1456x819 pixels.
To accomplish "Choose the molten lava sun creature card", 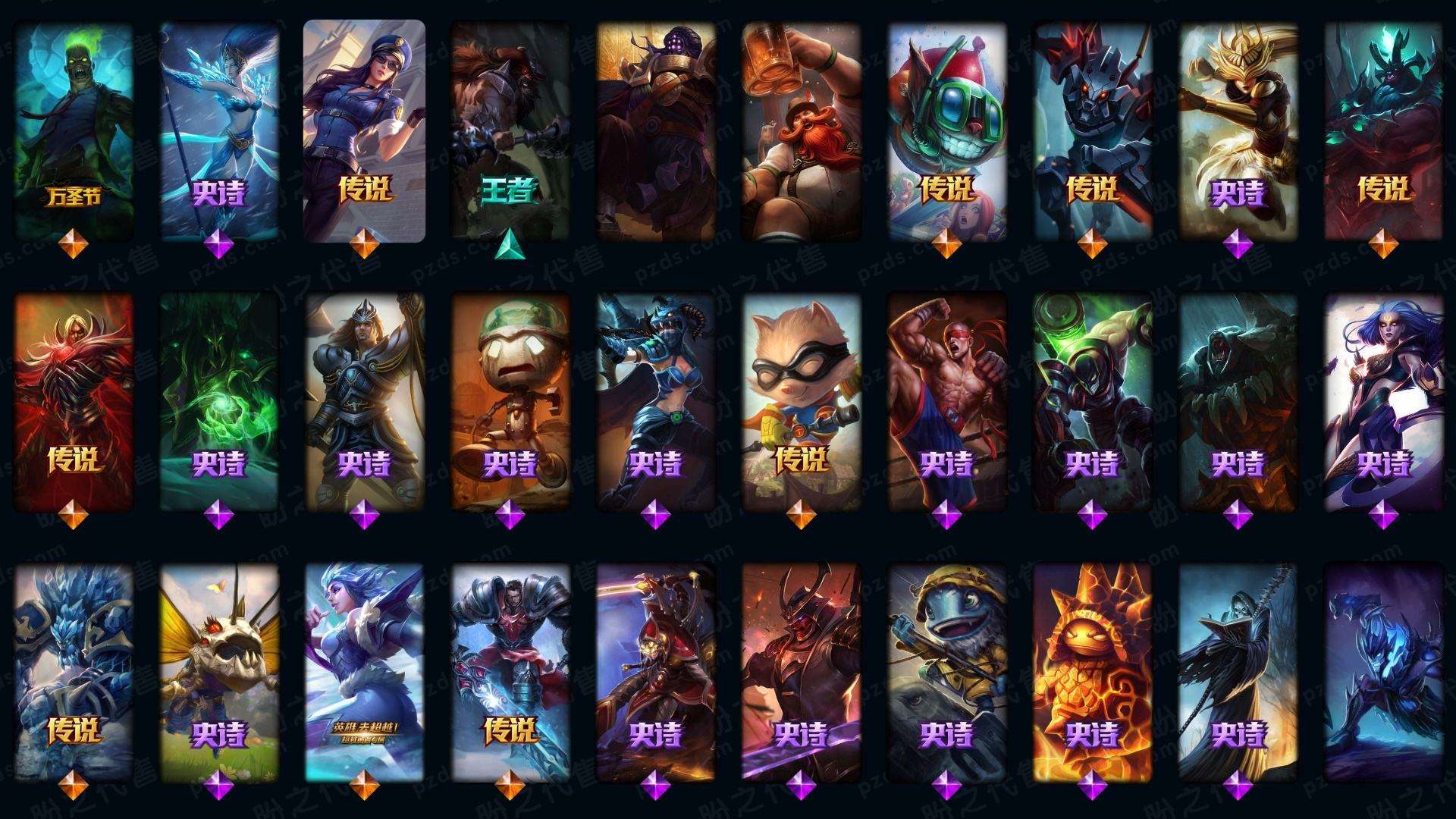I will coord(1092,671).
